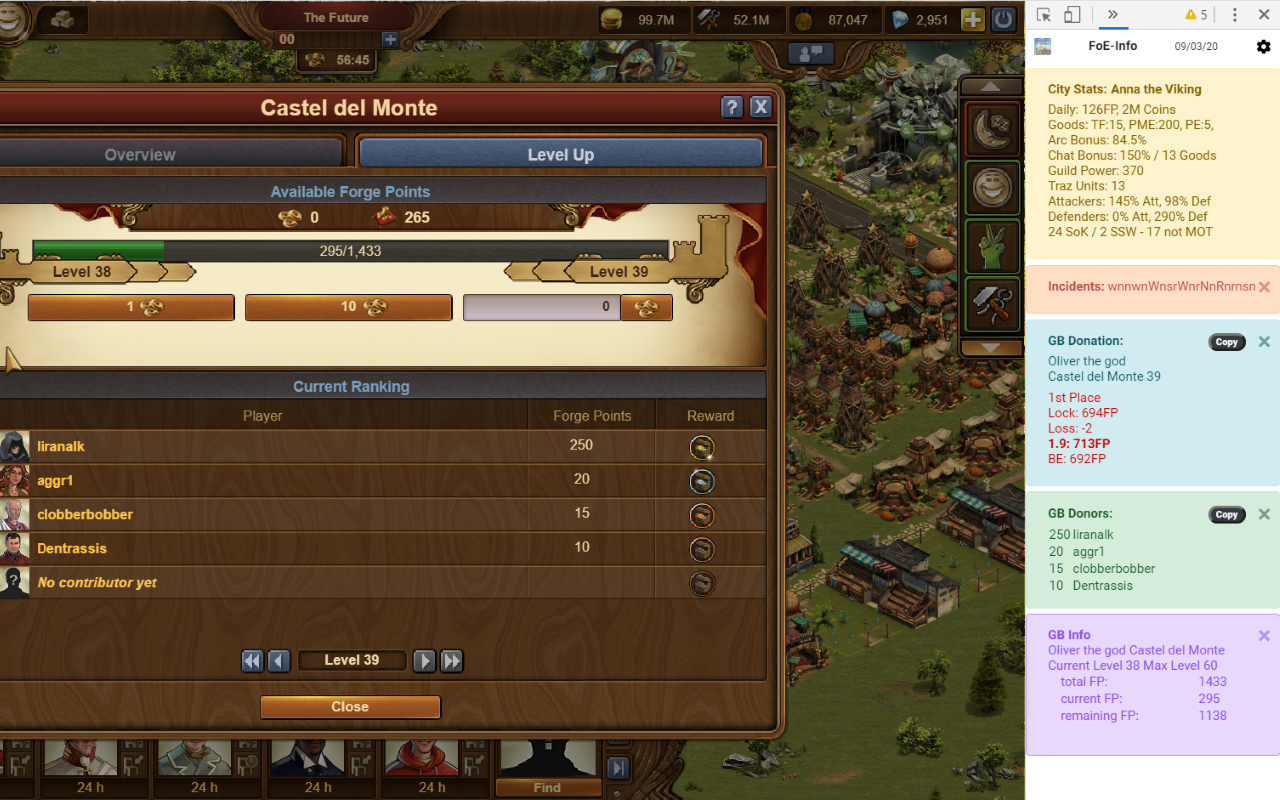Click the custom Forge Point amount field
The width and height of the screenshot is (1280, 800).
tap(542, 308)
